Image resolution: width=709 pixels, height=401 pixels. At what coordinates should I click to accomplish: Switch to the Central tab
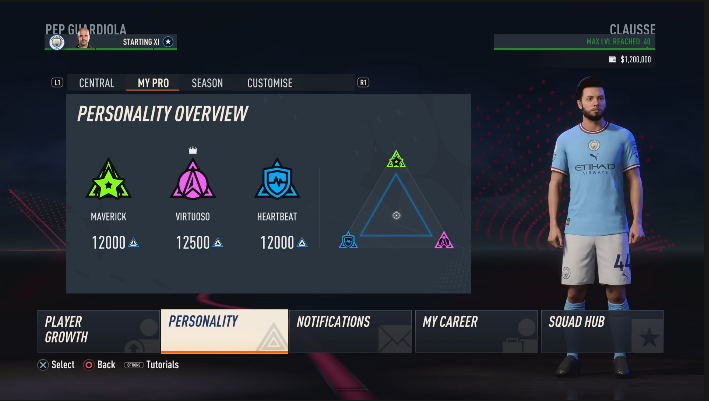(97, 83)
